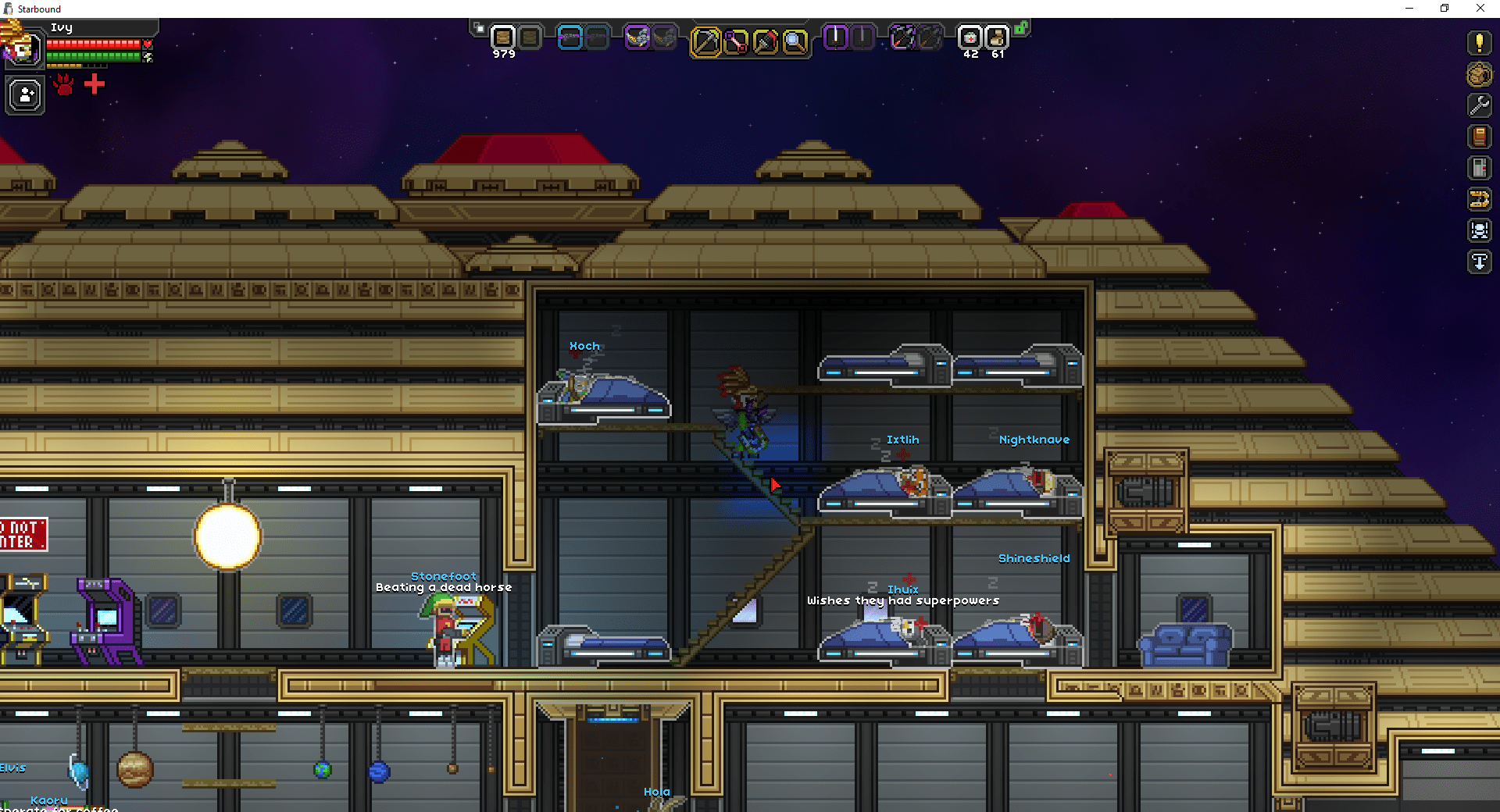The height and width of the screenshot is (812, 1500).
Task: Open the crafting wrench icon
Action: coord(1479,105)
